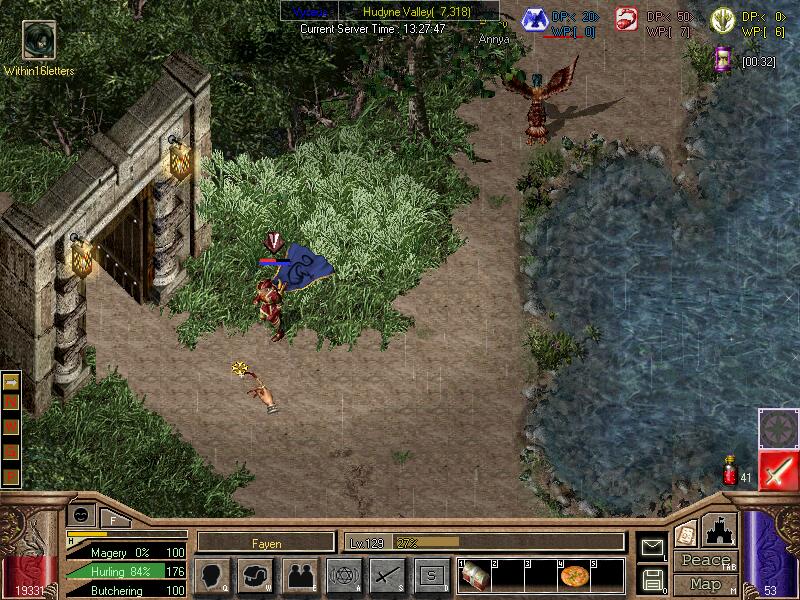The height and width of the screenshot is (600, 800).
Task: Select the compass star skill slot
Action: click(x=777, y=427)
